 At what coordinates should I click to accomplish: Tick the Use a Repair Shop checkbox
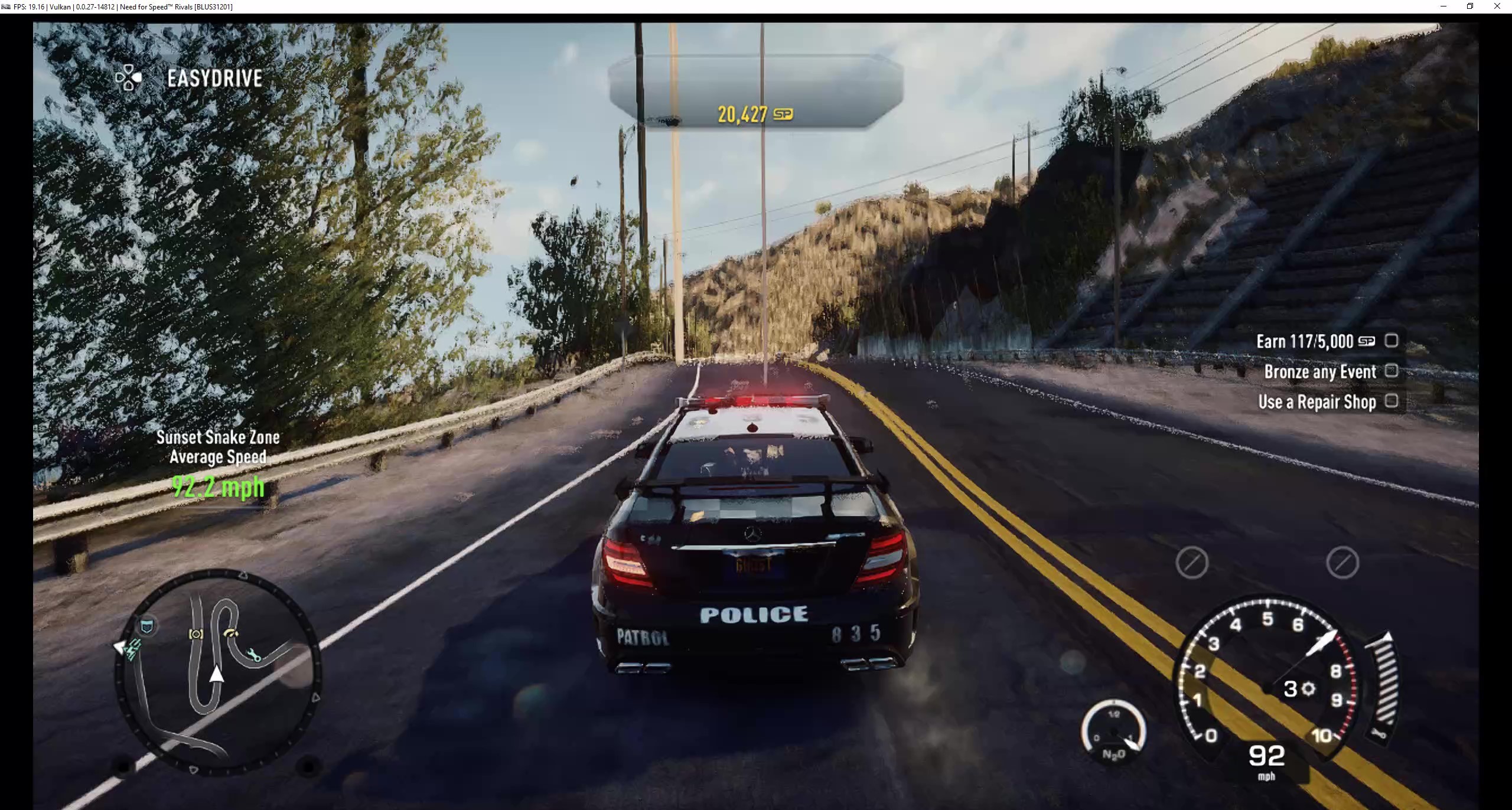pos(1392,401)
